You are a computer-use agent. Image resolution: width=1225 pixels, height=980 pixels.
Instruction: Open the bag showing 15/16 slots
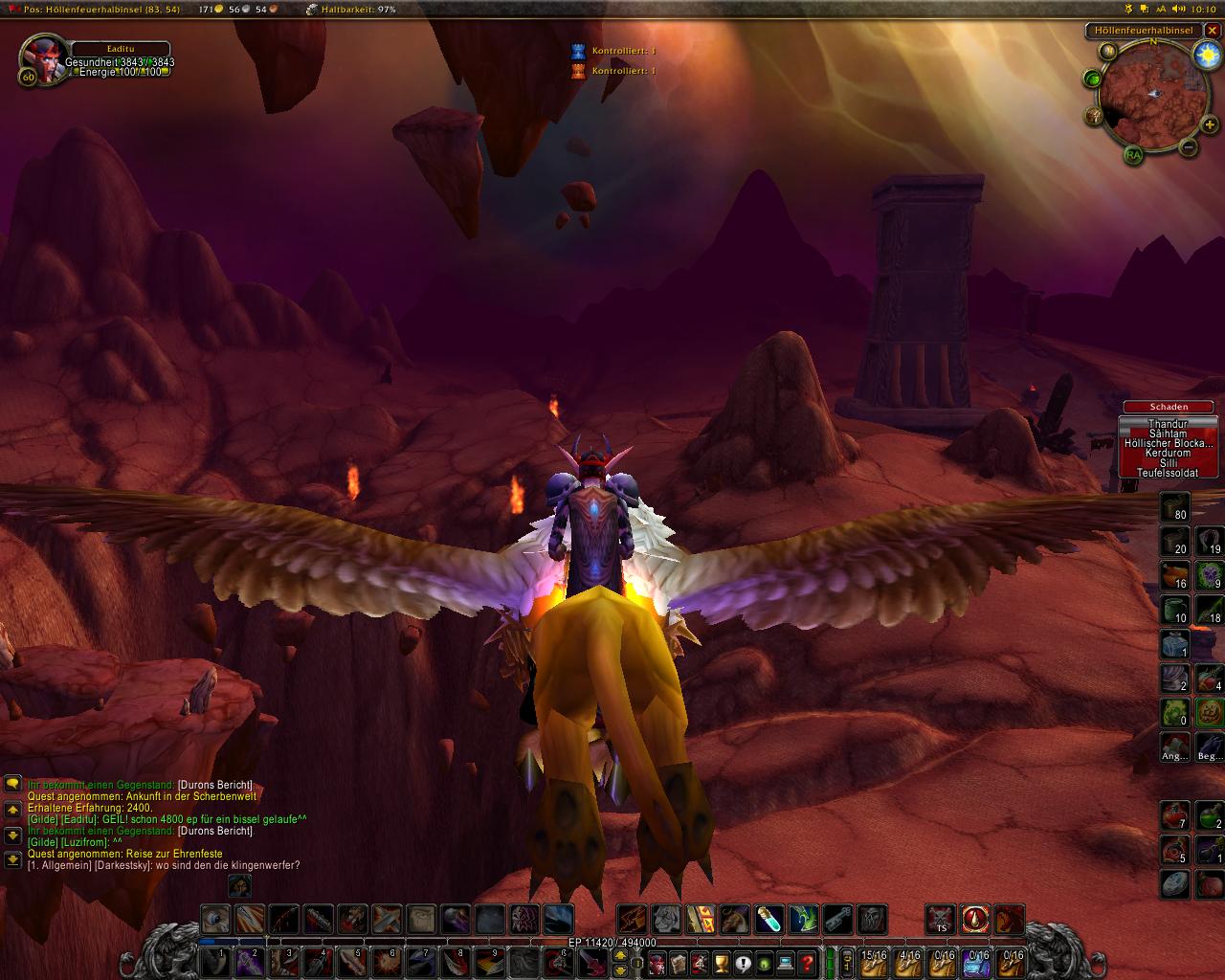pos(874,961)
